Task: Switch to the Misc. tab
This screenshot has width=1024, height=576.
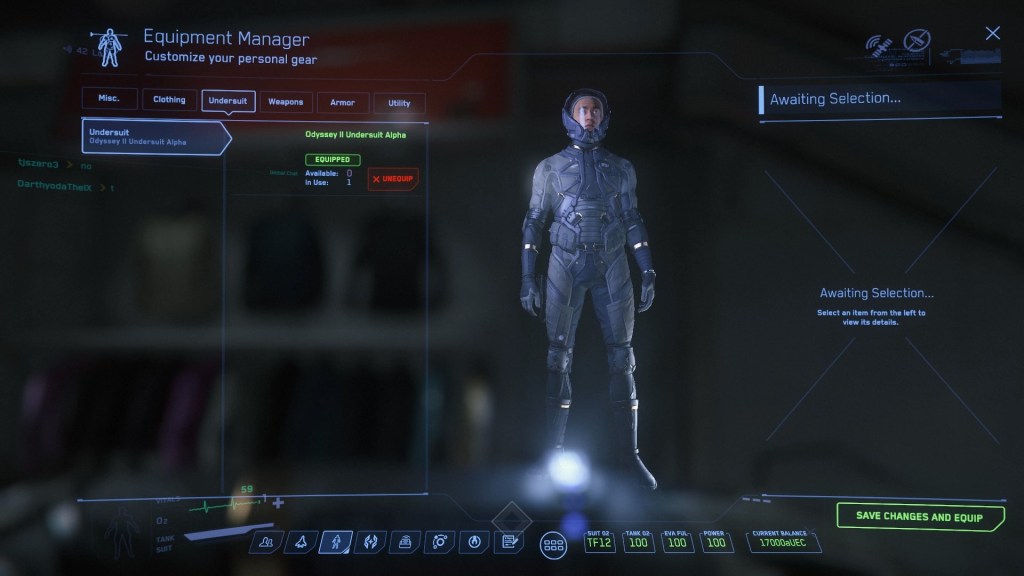Action: [109, 100]
